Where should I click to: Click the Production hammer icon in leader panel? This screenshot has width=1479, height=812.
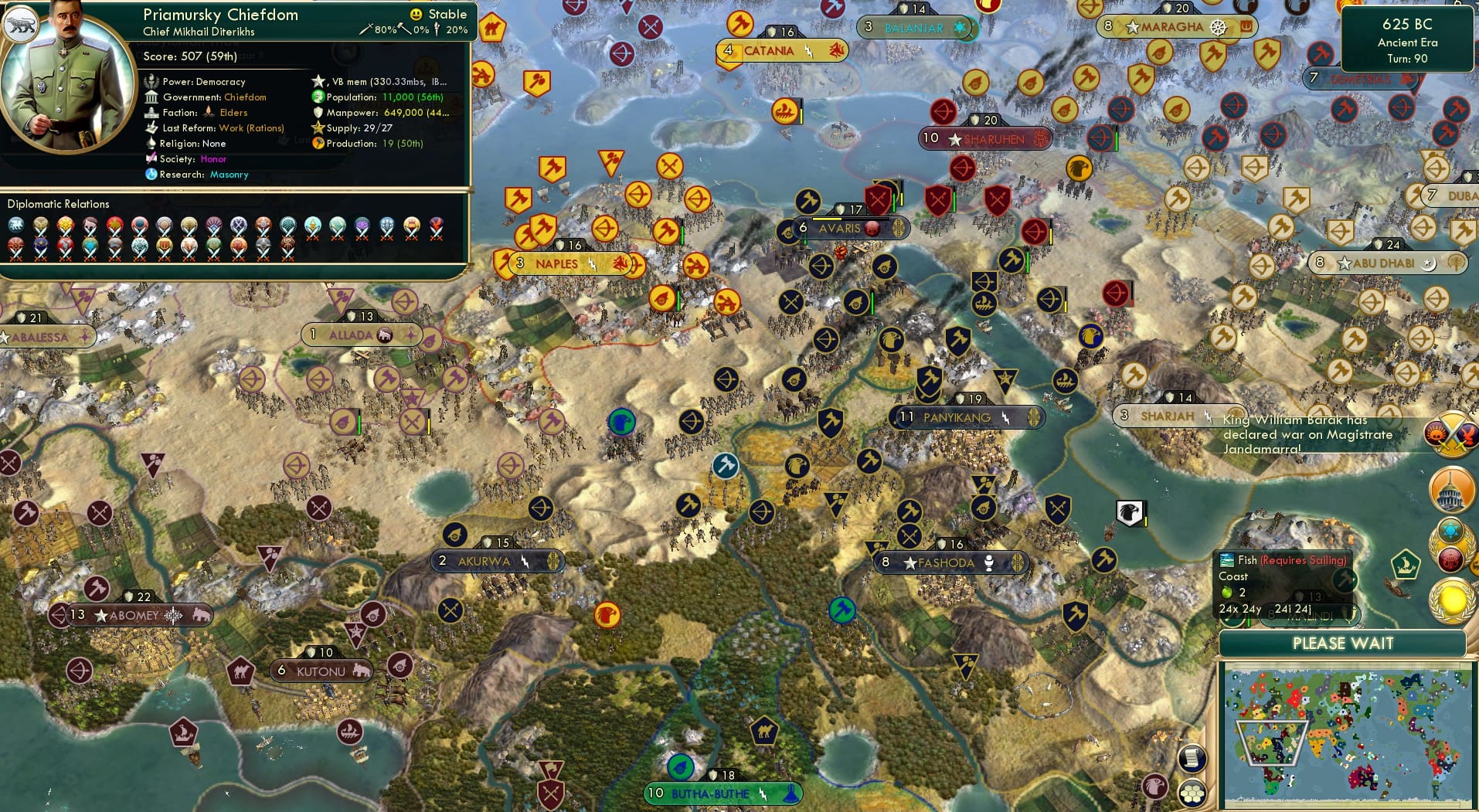click(317, 143)
